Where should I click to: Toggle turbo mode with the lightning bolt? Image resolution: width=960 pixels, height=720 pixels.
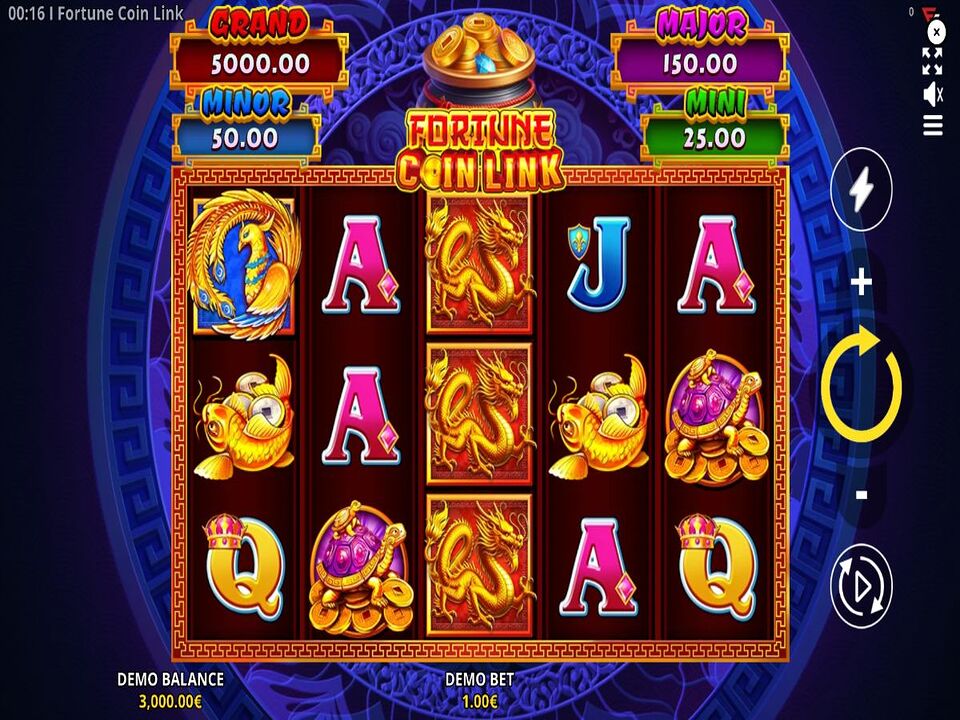[861, 189]
